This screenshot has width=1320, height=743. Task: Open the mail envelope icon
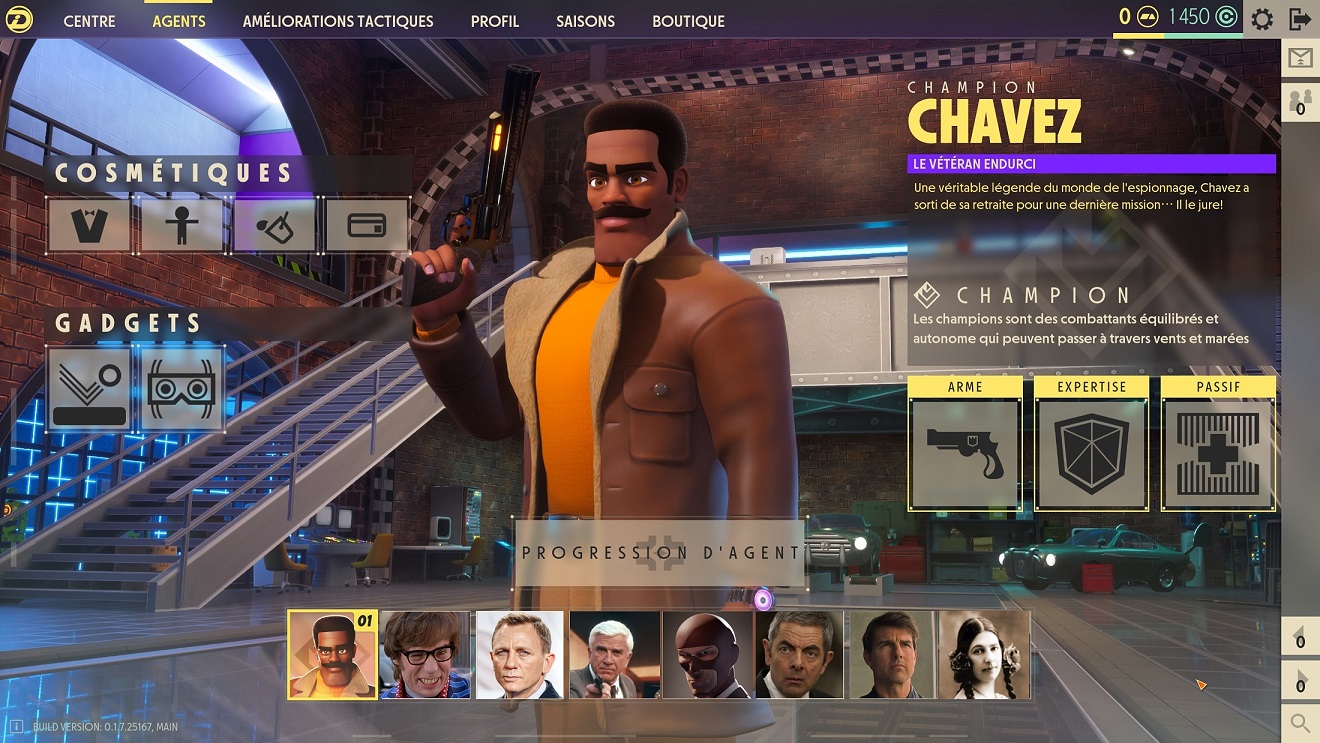1300,58
